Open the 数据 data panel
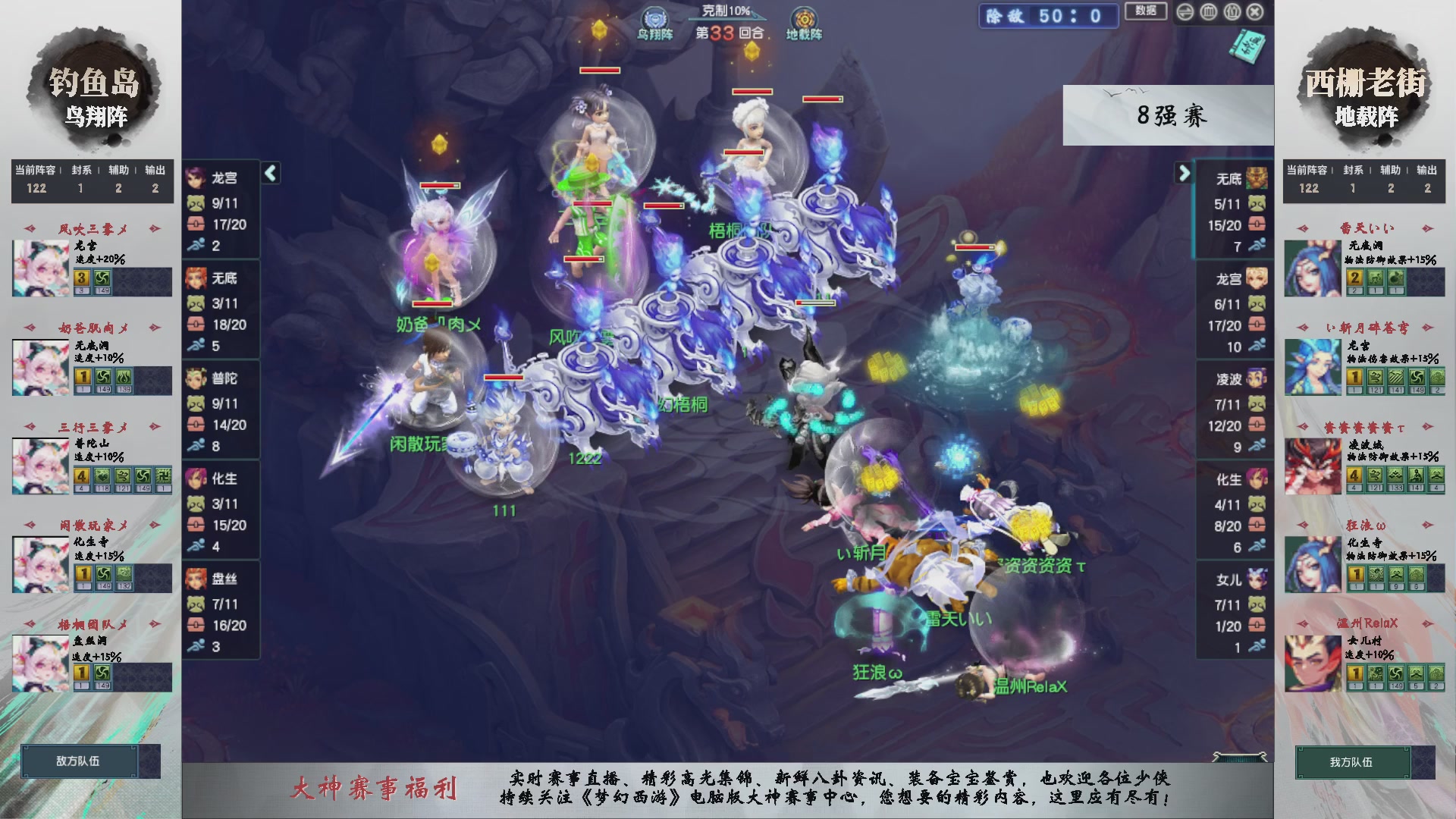This screenshot has width=1456, height=819. coord(1145,12)
